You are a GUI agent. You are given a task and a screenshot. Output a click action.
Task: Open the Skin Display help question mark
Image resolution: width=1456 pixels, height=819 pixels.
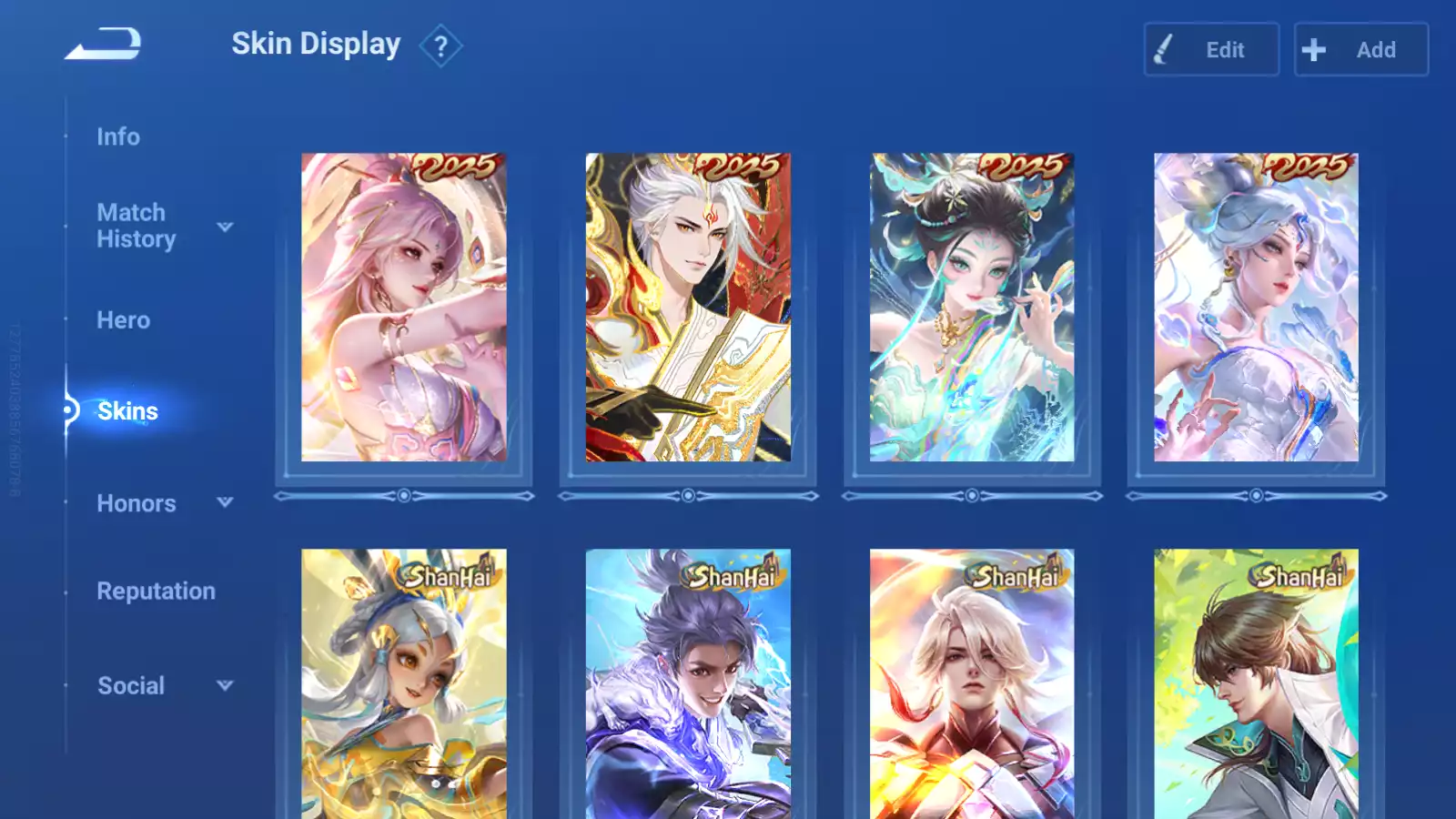click(440, 45)
